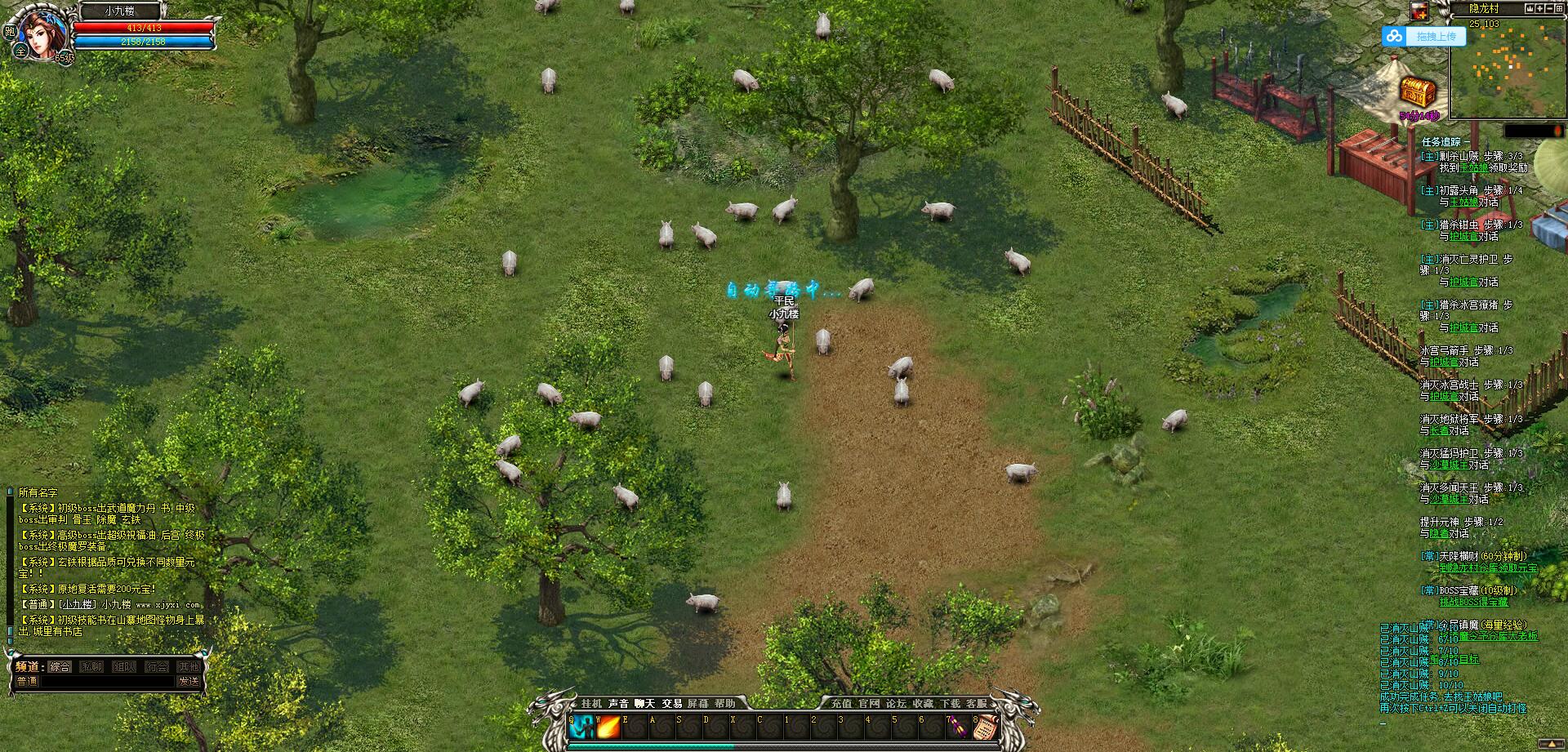Toggle 声音 to mute game sound
Viewport: 1568px width, 752px height.
point(618,703)
